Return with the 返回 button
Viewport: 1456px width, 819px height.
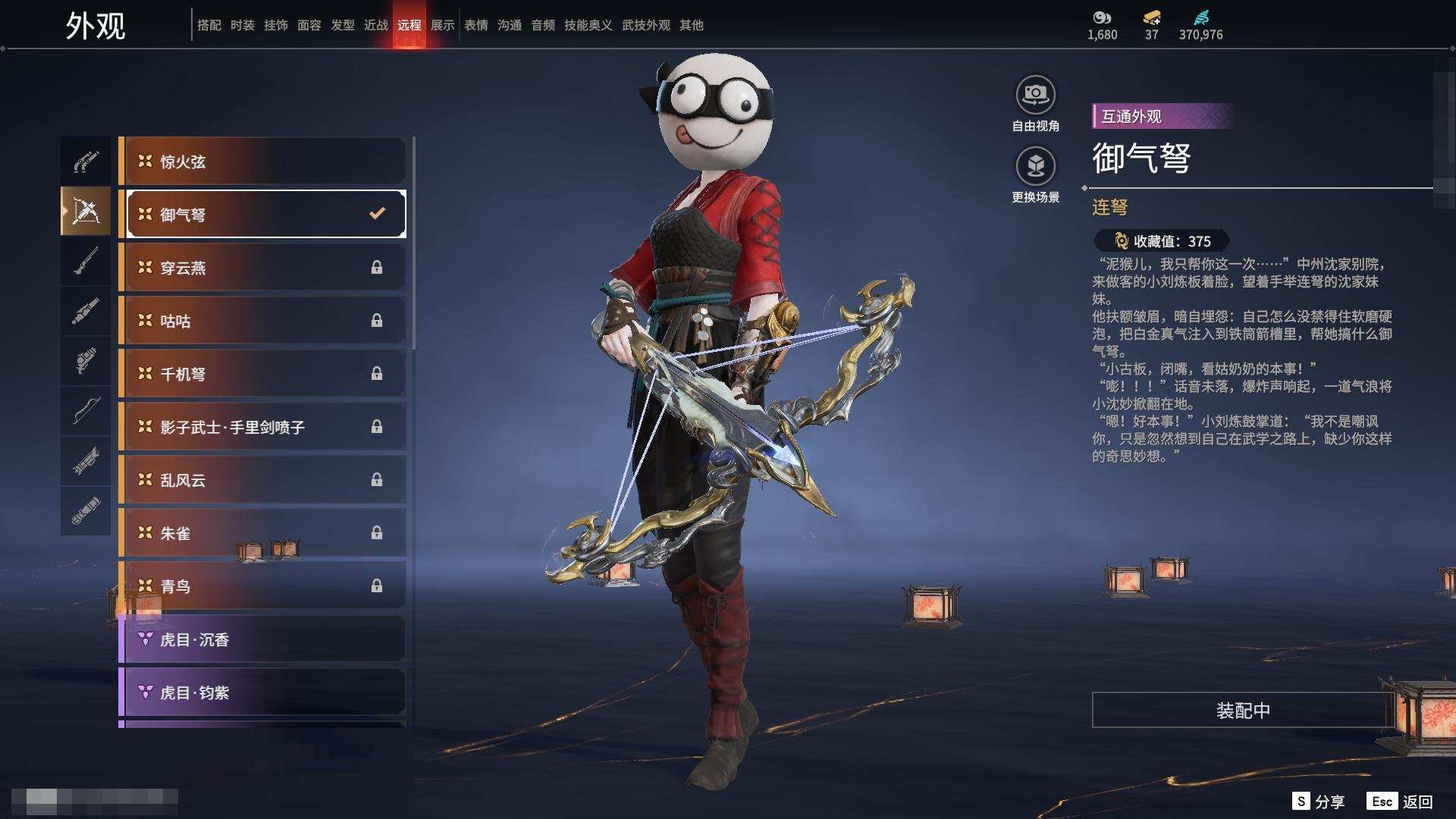coord(1401,802)
